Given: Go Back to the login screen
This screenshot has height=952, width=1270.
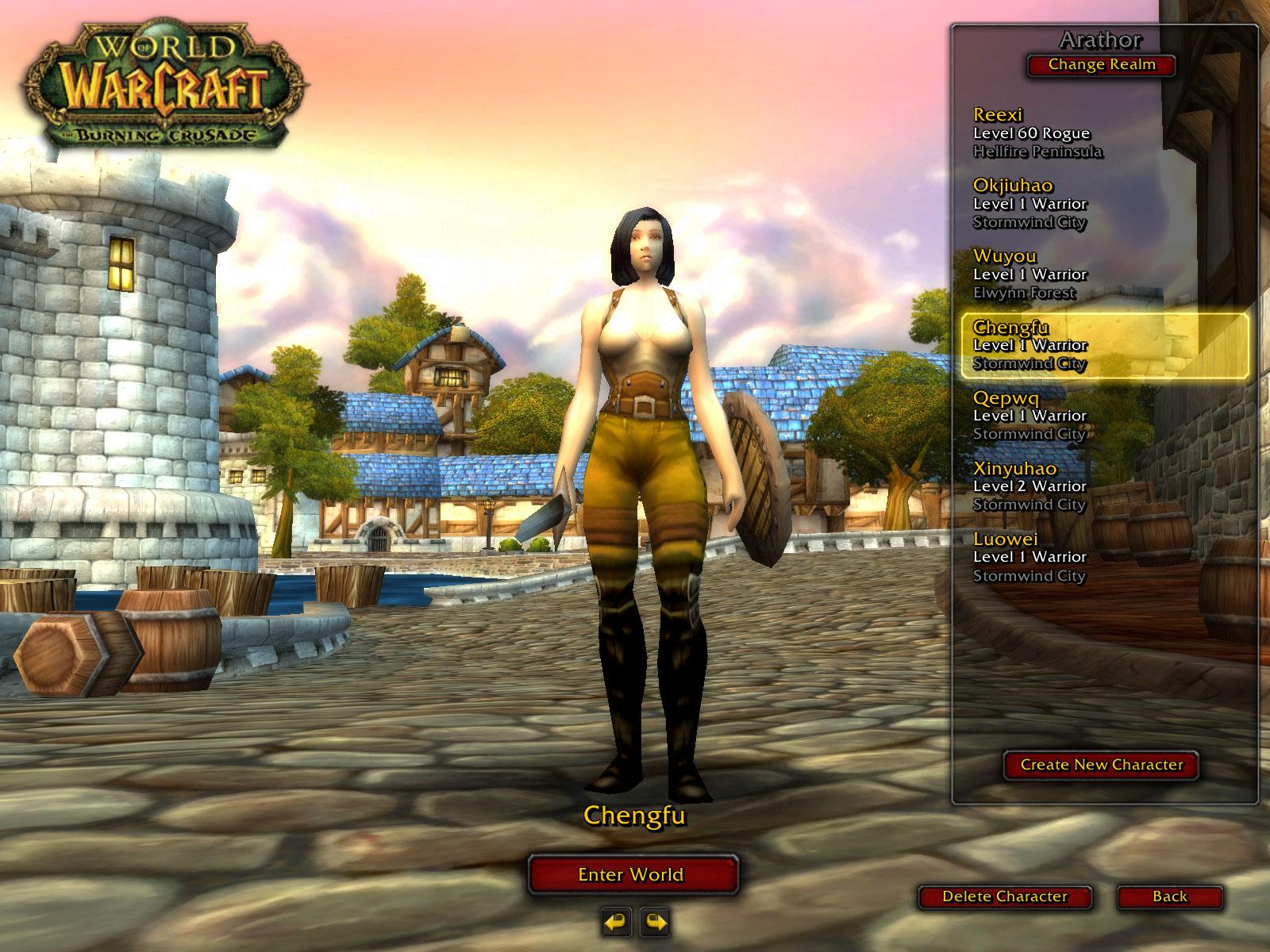Looking at the screenshot, I should tap(1170, 896).
